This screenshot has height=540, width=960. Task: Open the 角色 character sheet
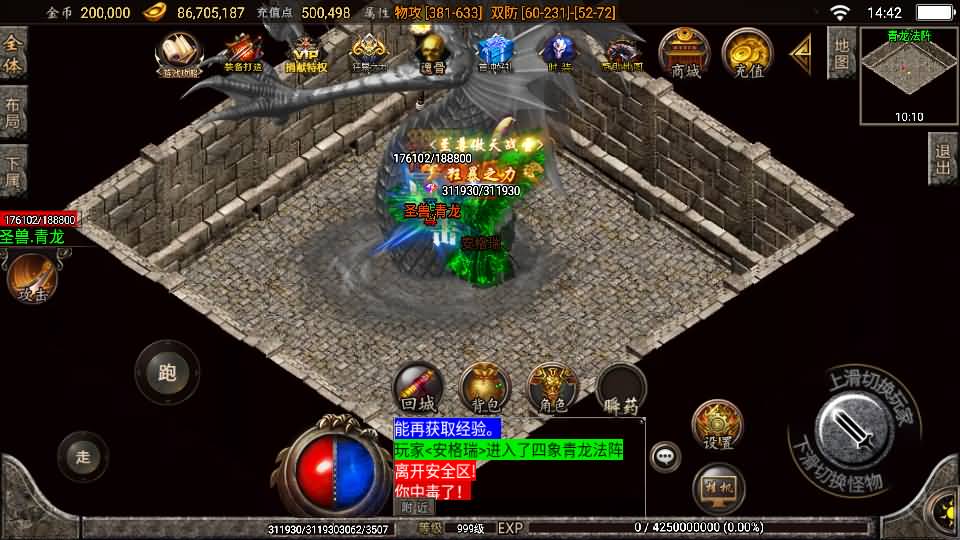click(552, 388)
